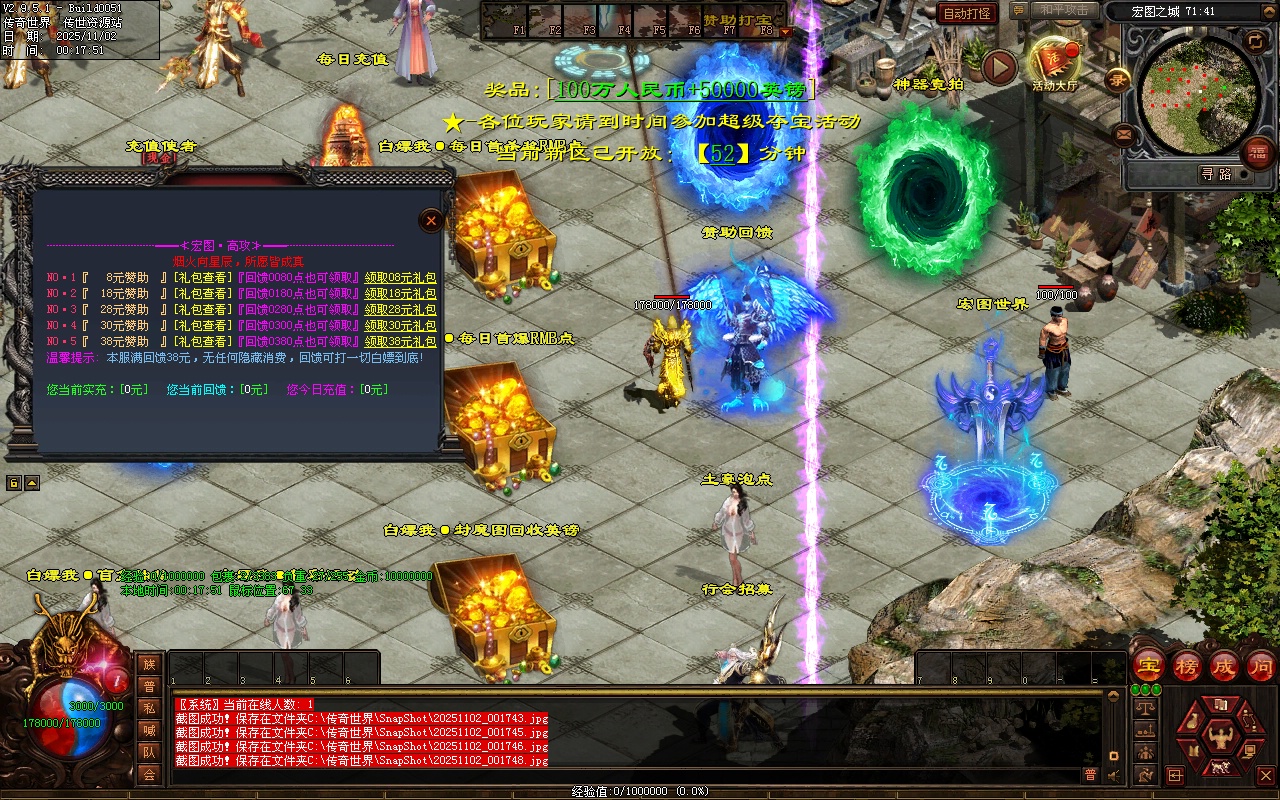Show the 榜 rankings panel
The image size is (1280, 800).
tap(1187, 665)
